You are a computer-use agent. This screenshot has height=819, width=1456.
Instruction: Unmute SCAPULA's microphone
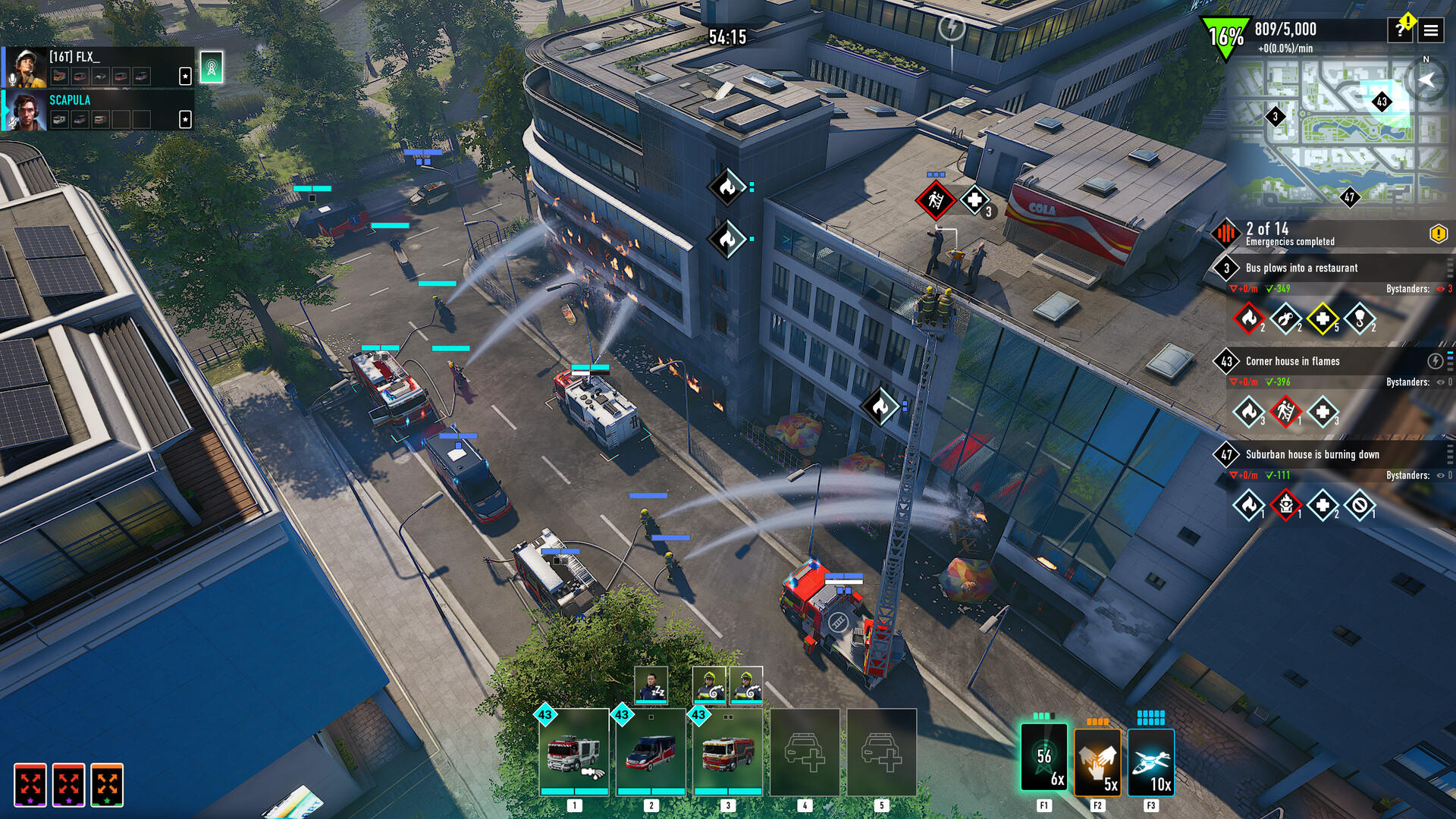click(x=12, y=123)
